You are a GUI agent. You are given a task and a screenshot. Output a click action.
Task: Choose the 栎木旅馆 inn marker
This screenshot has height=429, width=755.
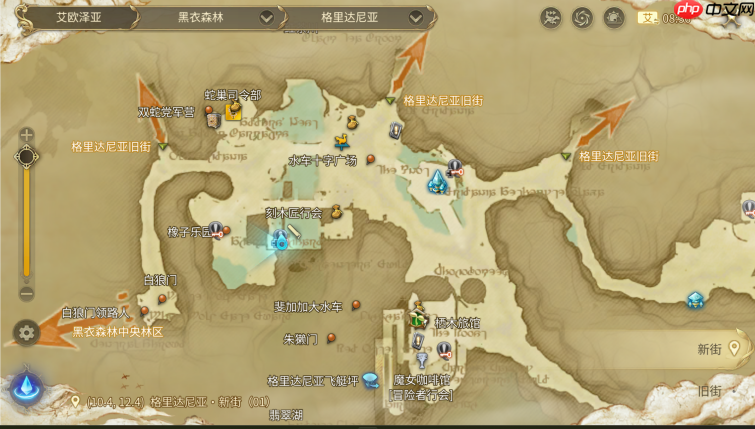point(420,319)
